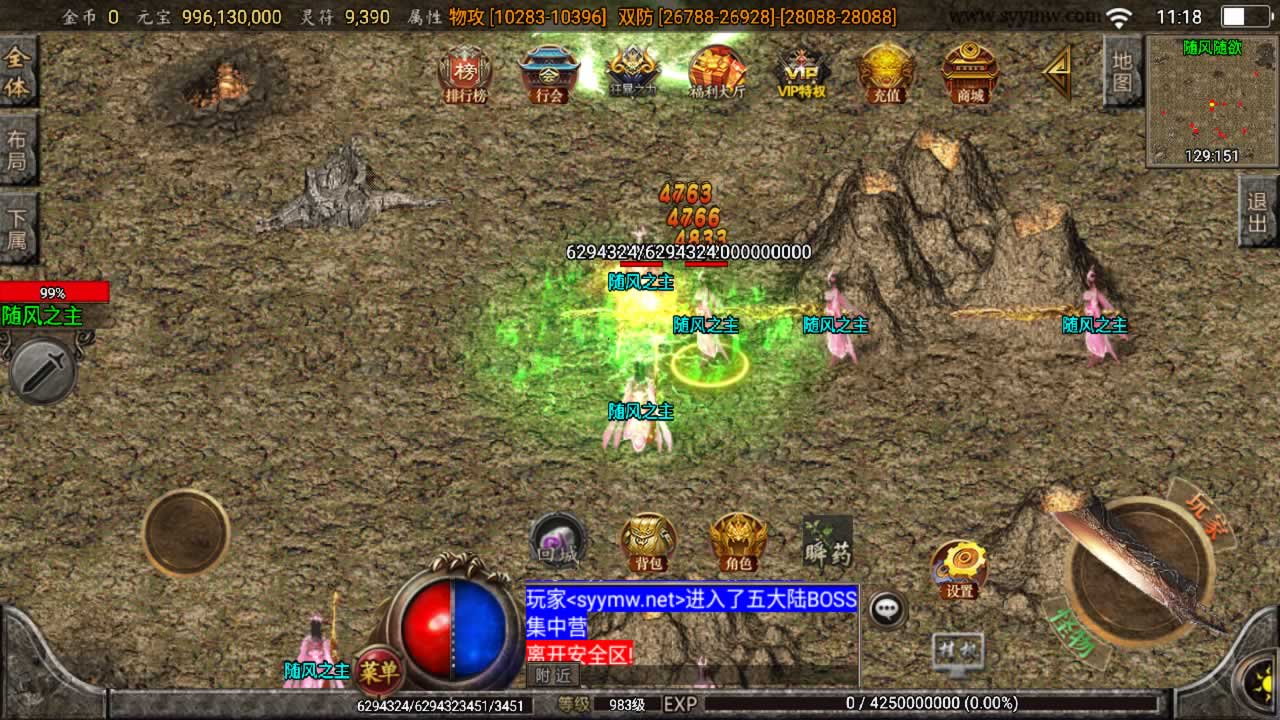Click the minimap in the corner
Image resolution: width=1280 pixels, height=720 pixels.
tap(1211, 101)
